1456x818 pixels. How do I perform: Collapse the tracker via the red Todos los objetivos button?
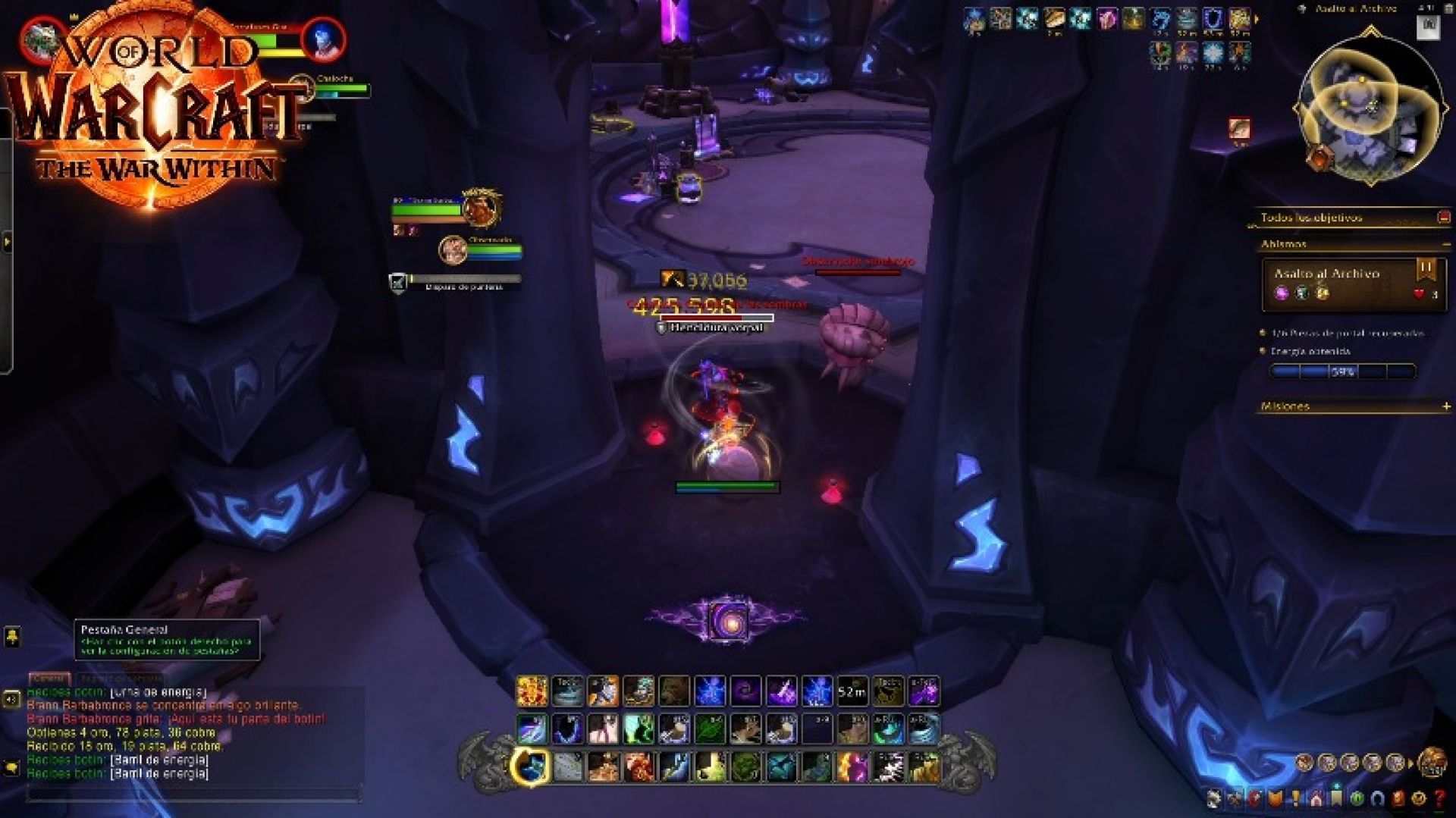[1445, 217]
